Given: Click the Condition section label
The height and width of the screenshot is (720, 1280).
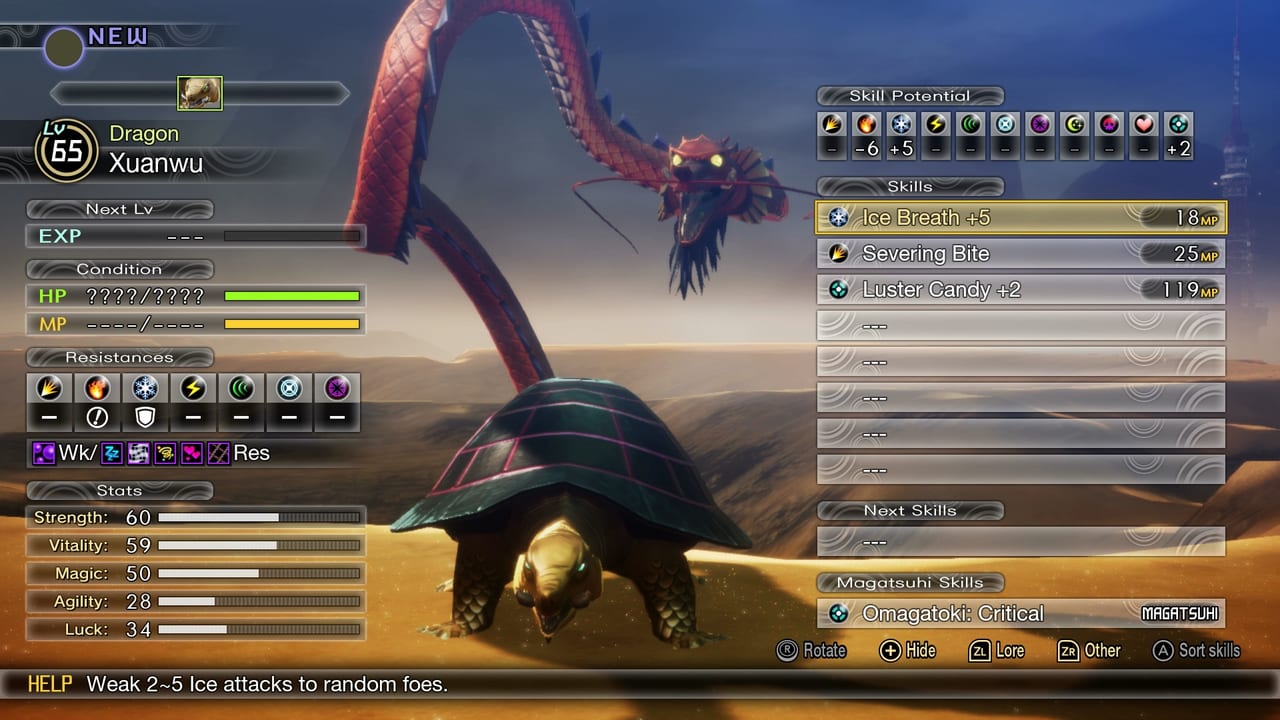Looking at the screenshot, I should pyautogui.click(x=119, y=269).
